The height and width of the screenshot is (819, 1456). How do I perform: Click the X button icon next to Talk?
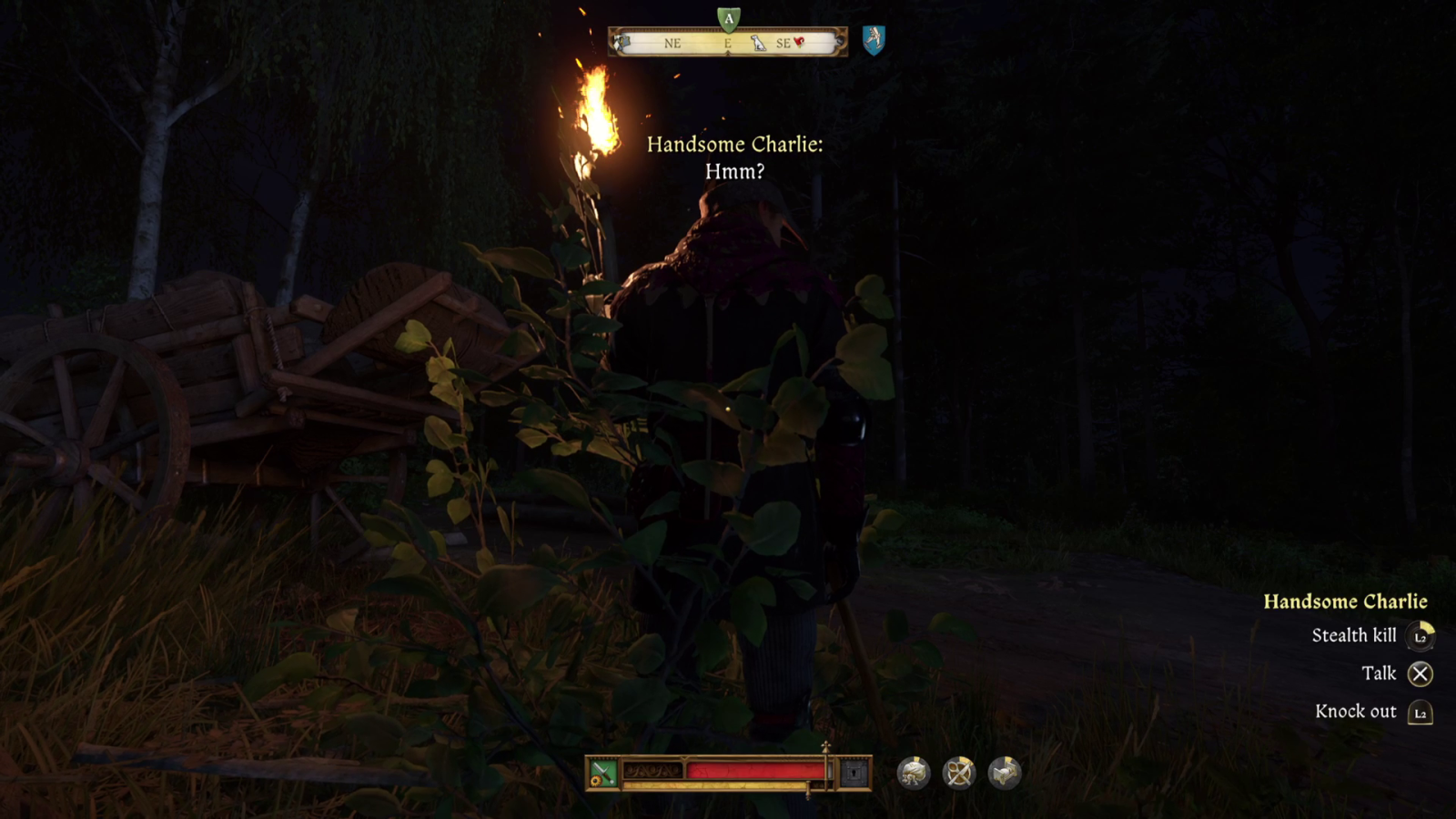[x=1420, y=673]
